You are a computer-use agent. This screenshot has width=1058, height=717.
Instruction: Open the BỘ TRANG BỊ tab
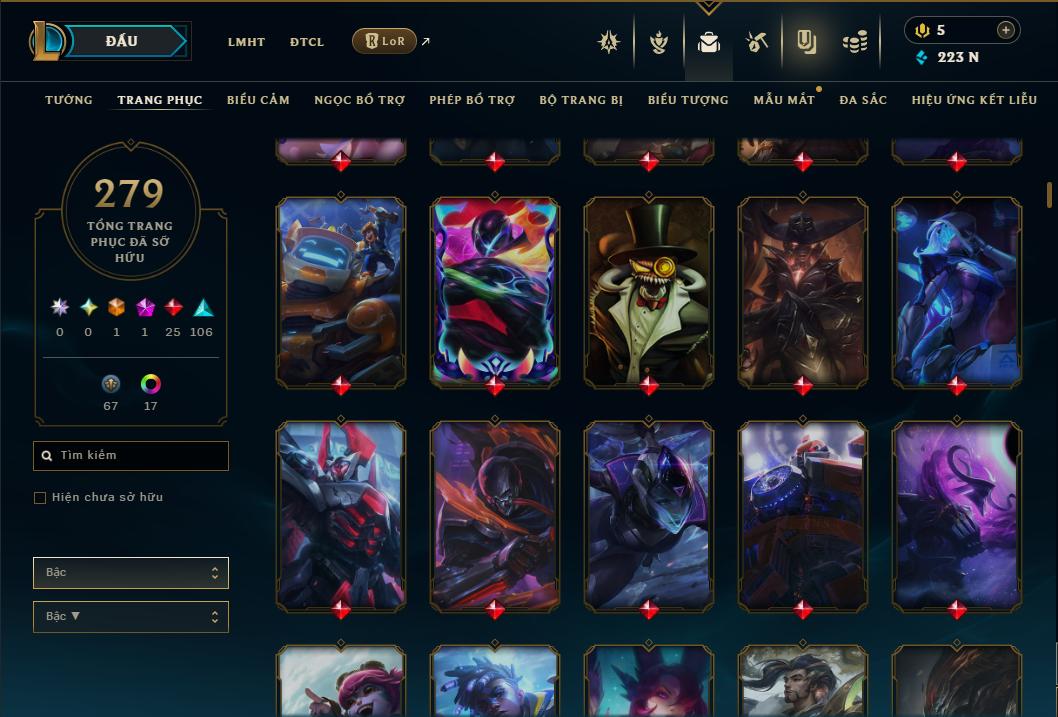pos(581,100)
